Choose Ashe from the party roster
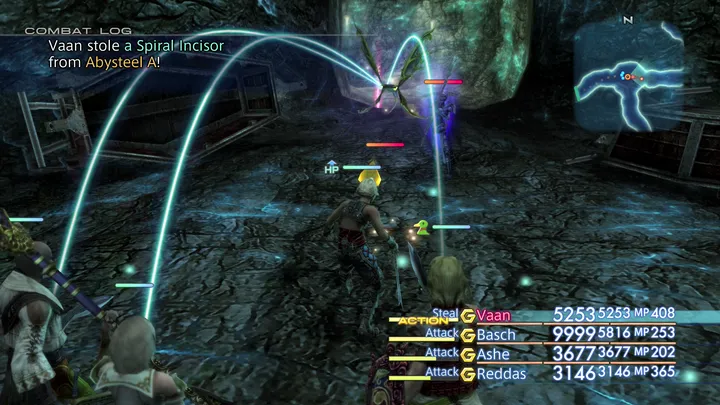The width and height of the screenshot is (720, 405). tap(494, 354)
